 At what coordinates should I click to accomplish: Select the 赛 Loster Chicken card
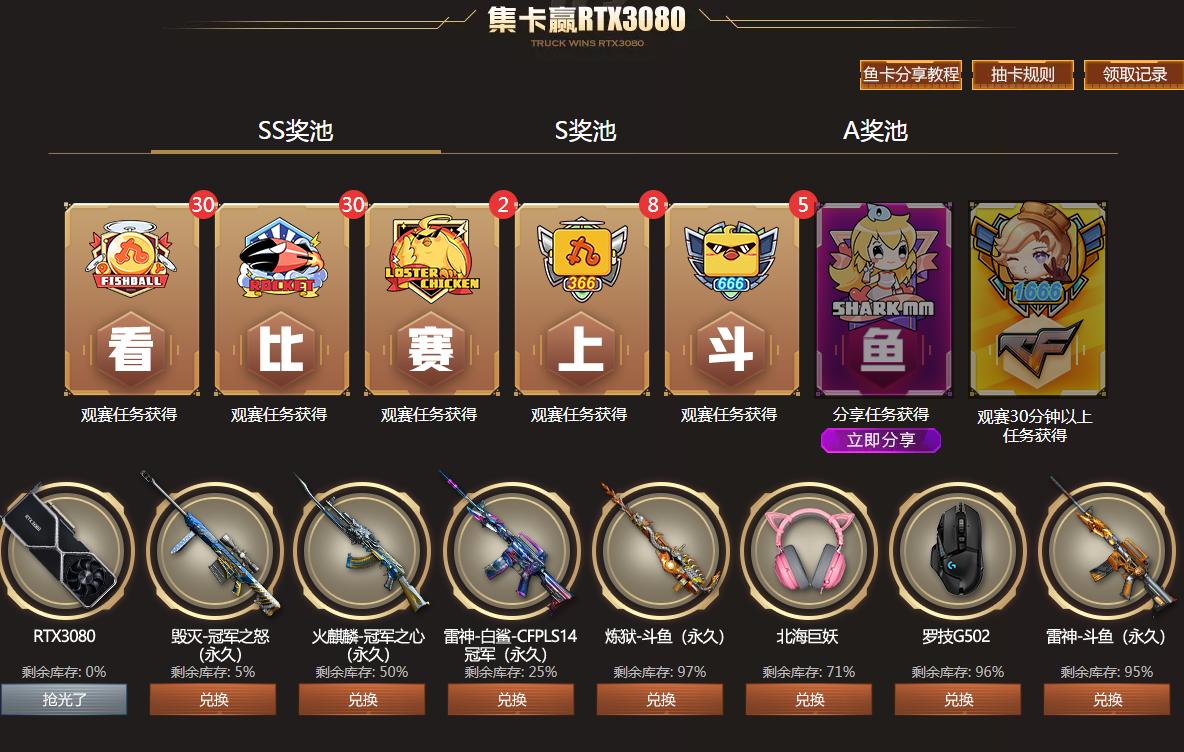[432, 300]
